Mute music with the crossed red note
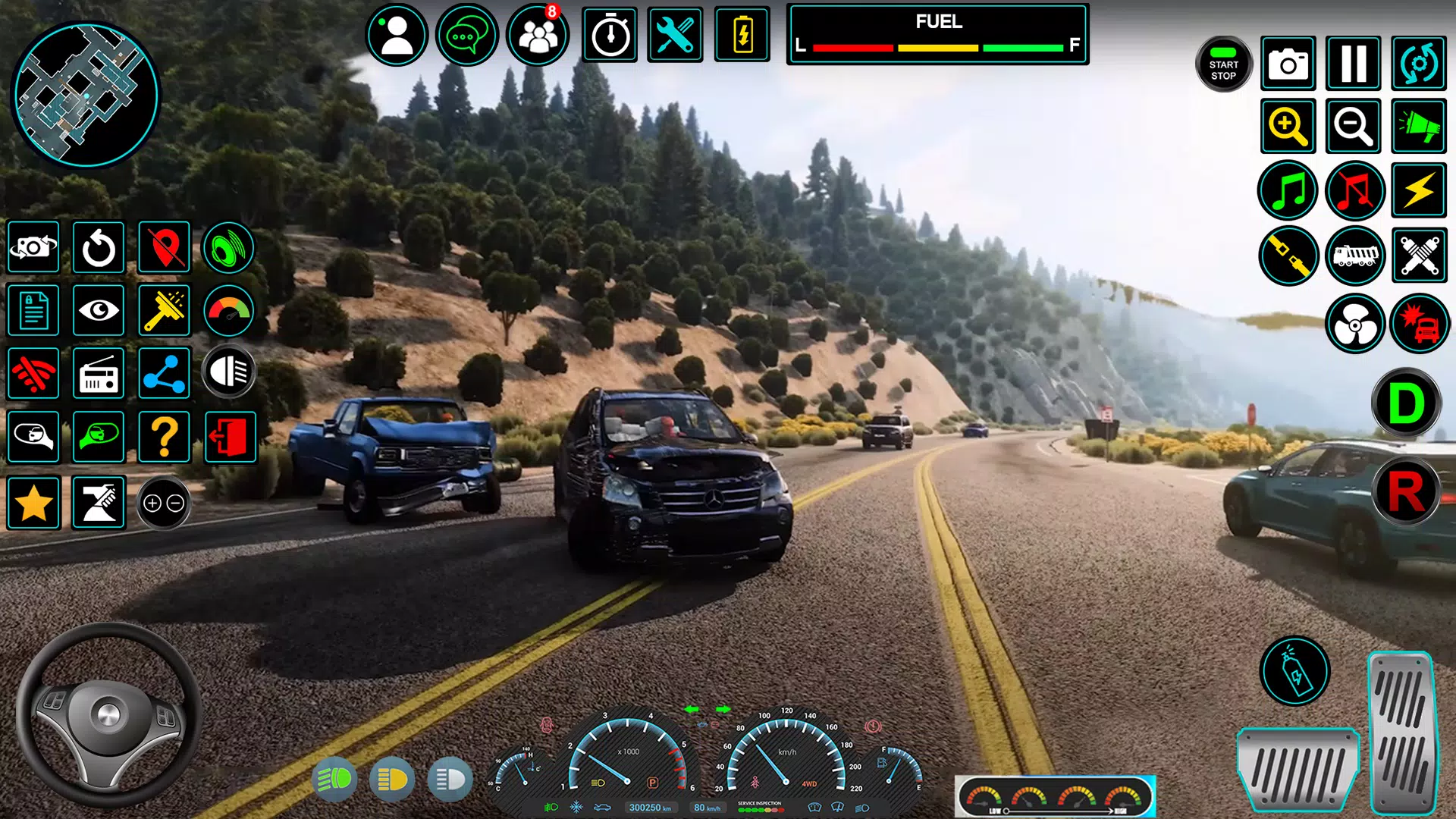The height and width of the screenshot is (819, 1456). tap(1355, 190)
